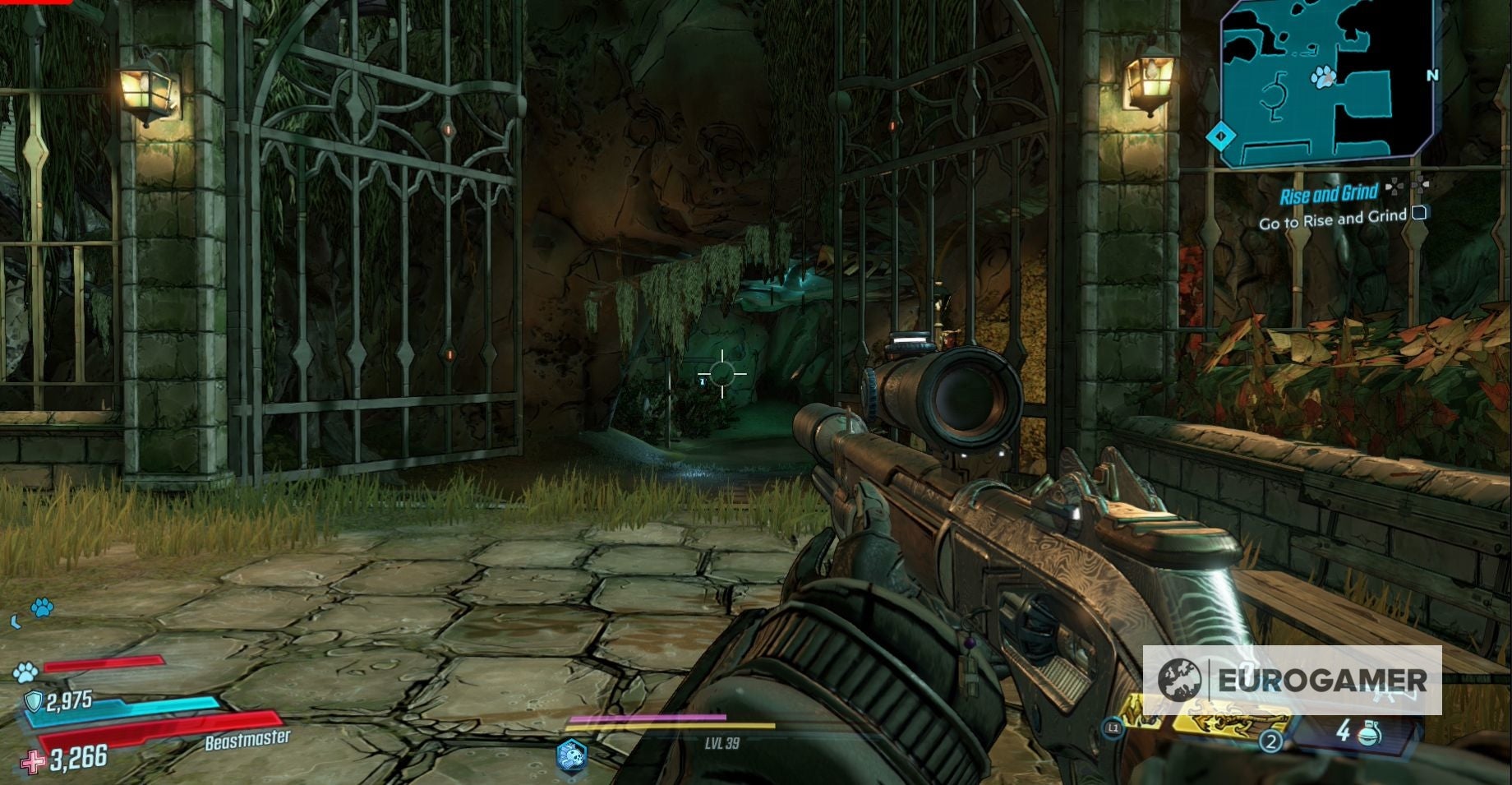The height and width of the screenshot is (785, 1512).
Task: Click the pet command chevron arrow
Action: pos(16,621)
